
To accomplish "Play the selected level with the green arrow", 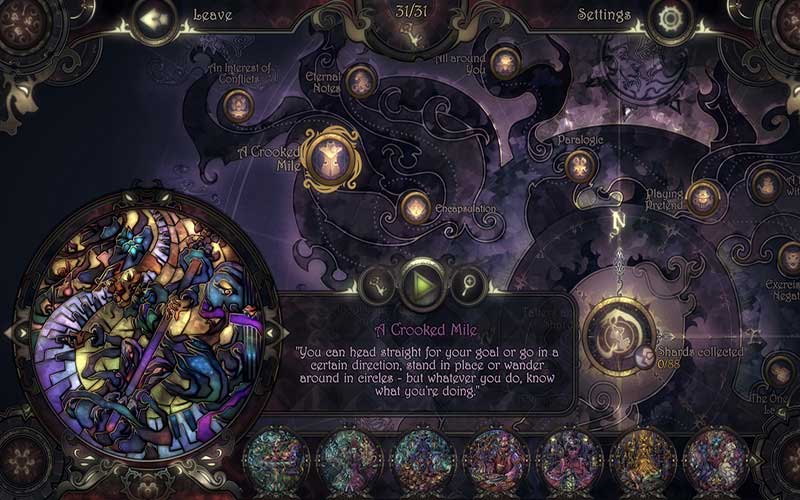I will pos(423,285).
